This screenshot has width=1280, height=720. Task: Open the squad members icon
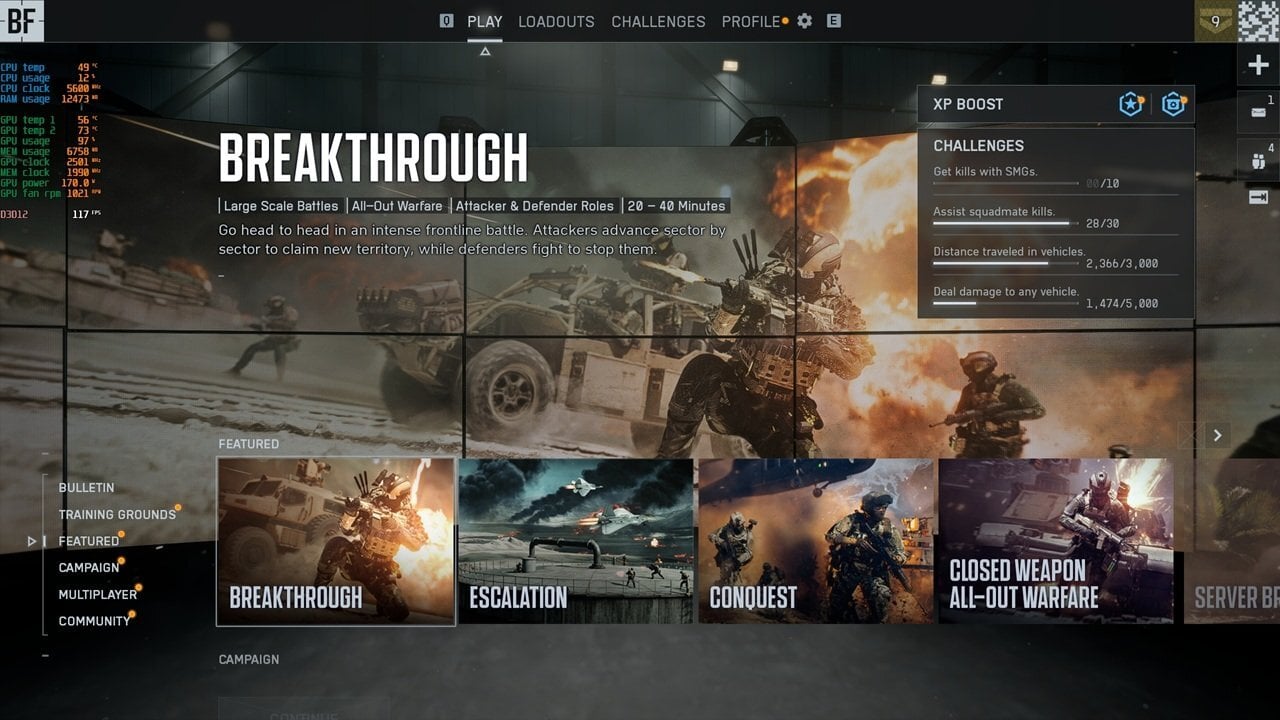(1258, 160)
